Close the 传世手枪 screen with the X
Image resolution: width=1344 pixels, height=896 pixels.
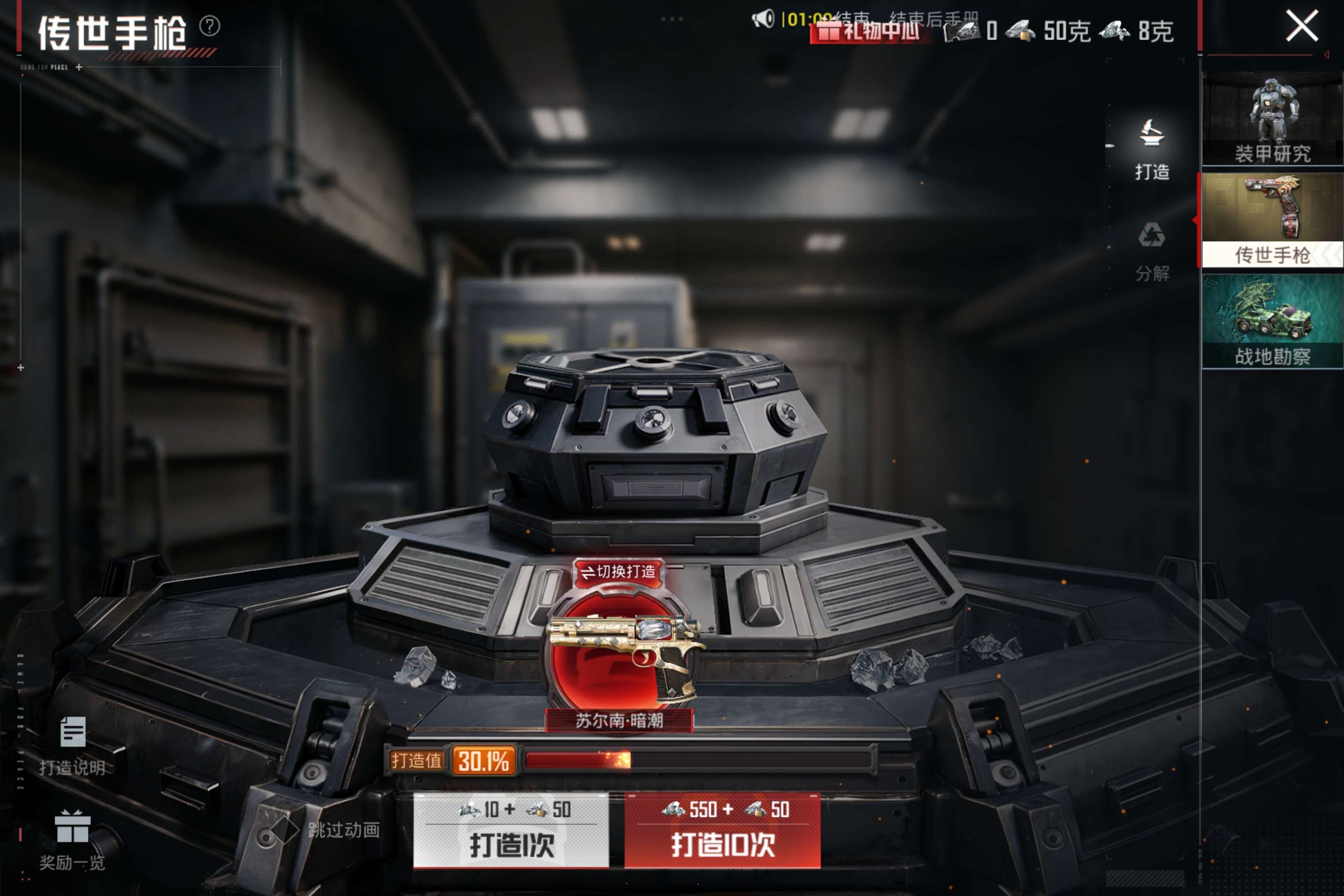[1302, 26]
